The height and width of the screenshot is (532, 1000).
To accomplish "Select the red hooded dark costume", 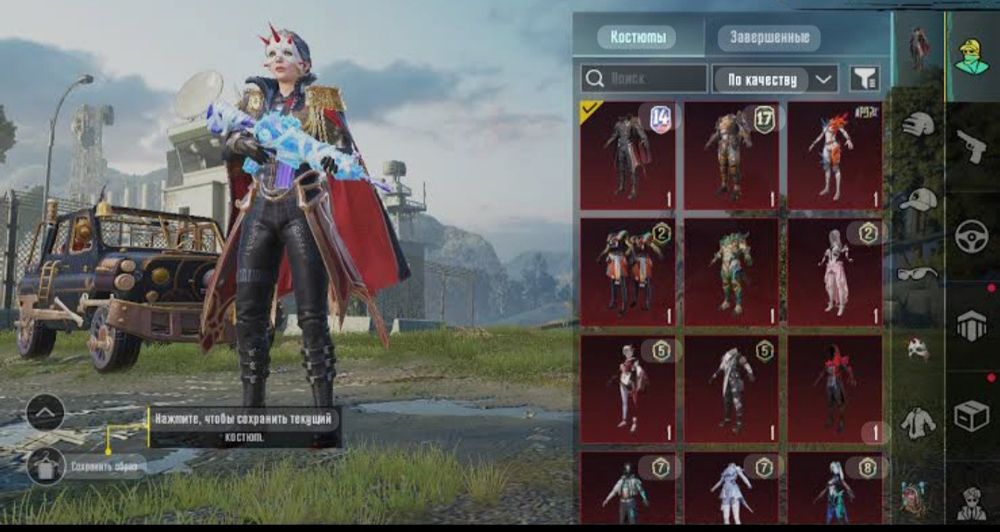I will click(x=835, y=388).
